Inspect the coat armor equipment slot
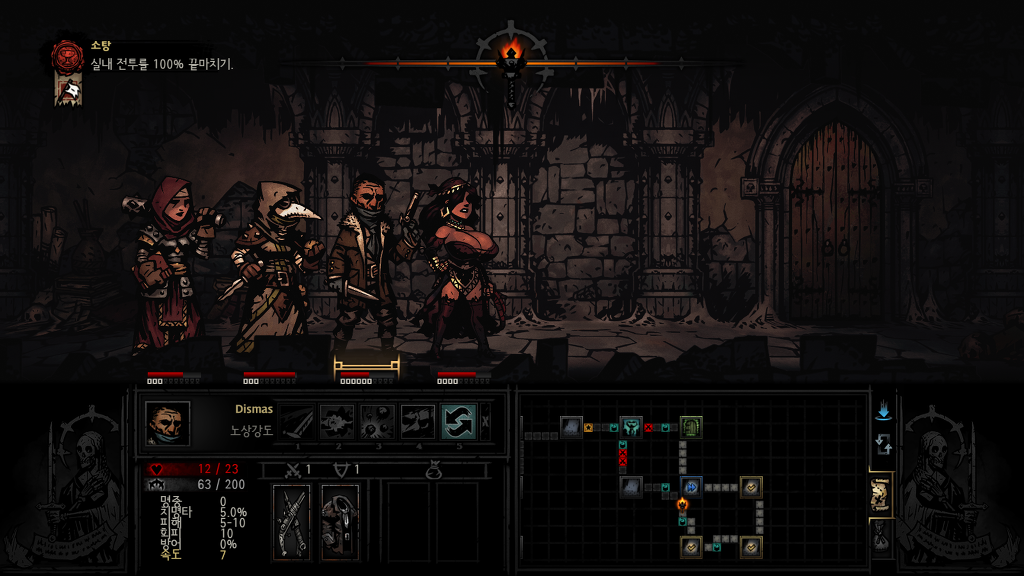The height and width of the screenshot is (576, 1024). point(340,521)
